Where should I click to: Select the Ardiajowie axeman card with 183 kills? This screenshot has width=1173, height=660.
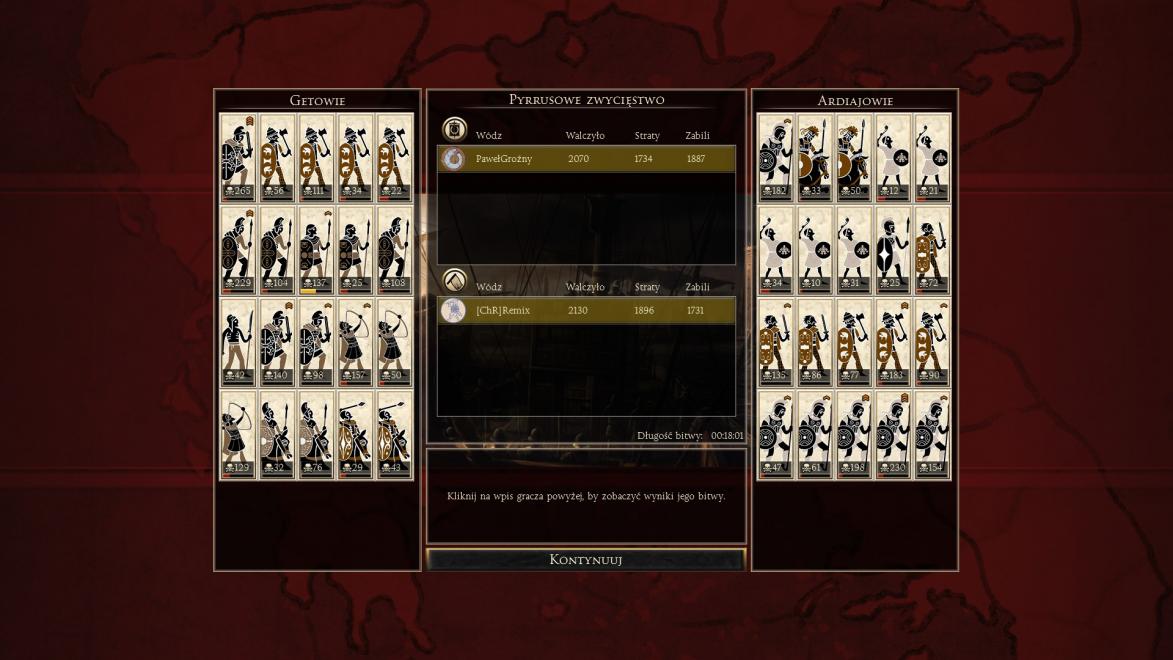click(893, 343)
